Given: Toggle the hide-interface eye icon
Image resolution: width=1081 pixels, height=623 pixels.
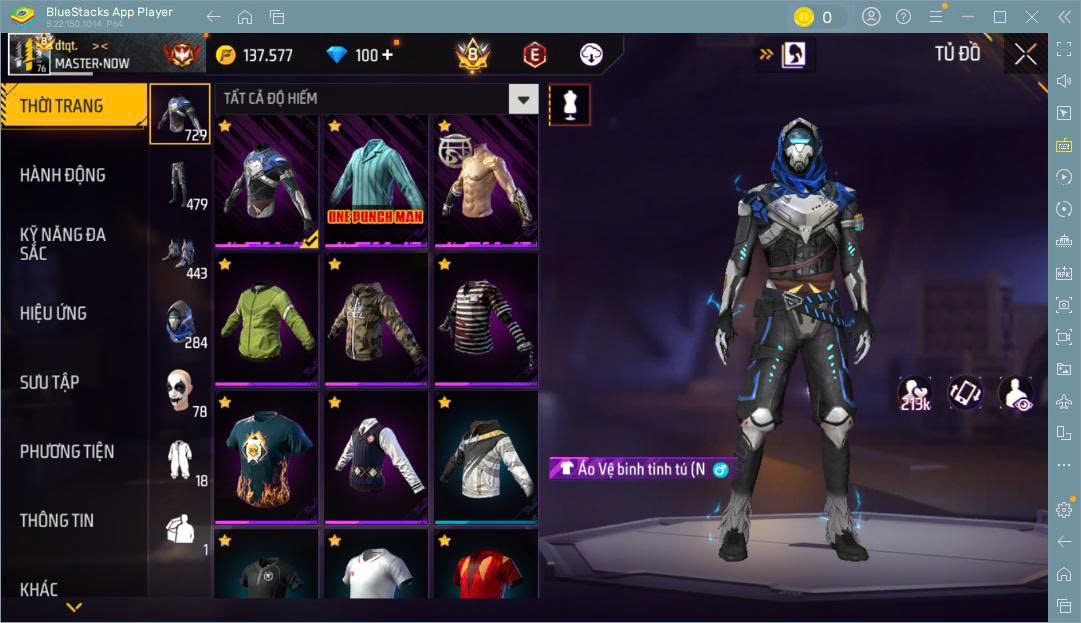Looking at the screenshot, I should 1014,393.
